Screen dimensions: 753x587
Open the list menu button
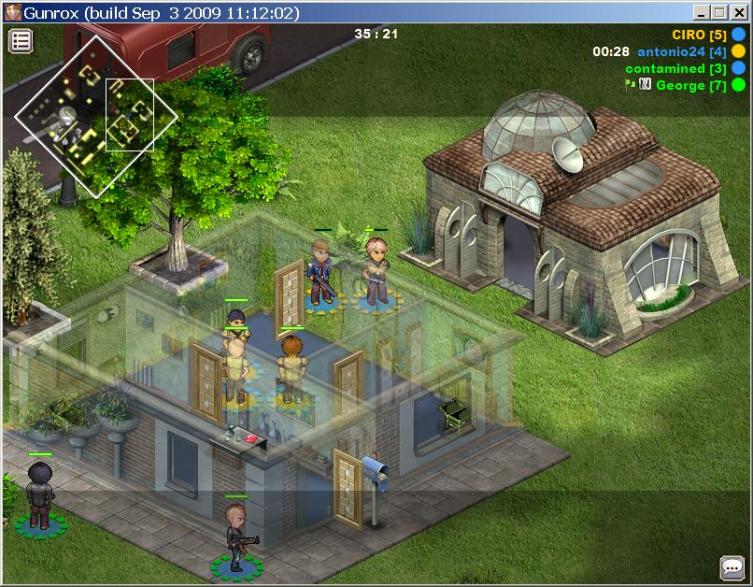[21, 41]
